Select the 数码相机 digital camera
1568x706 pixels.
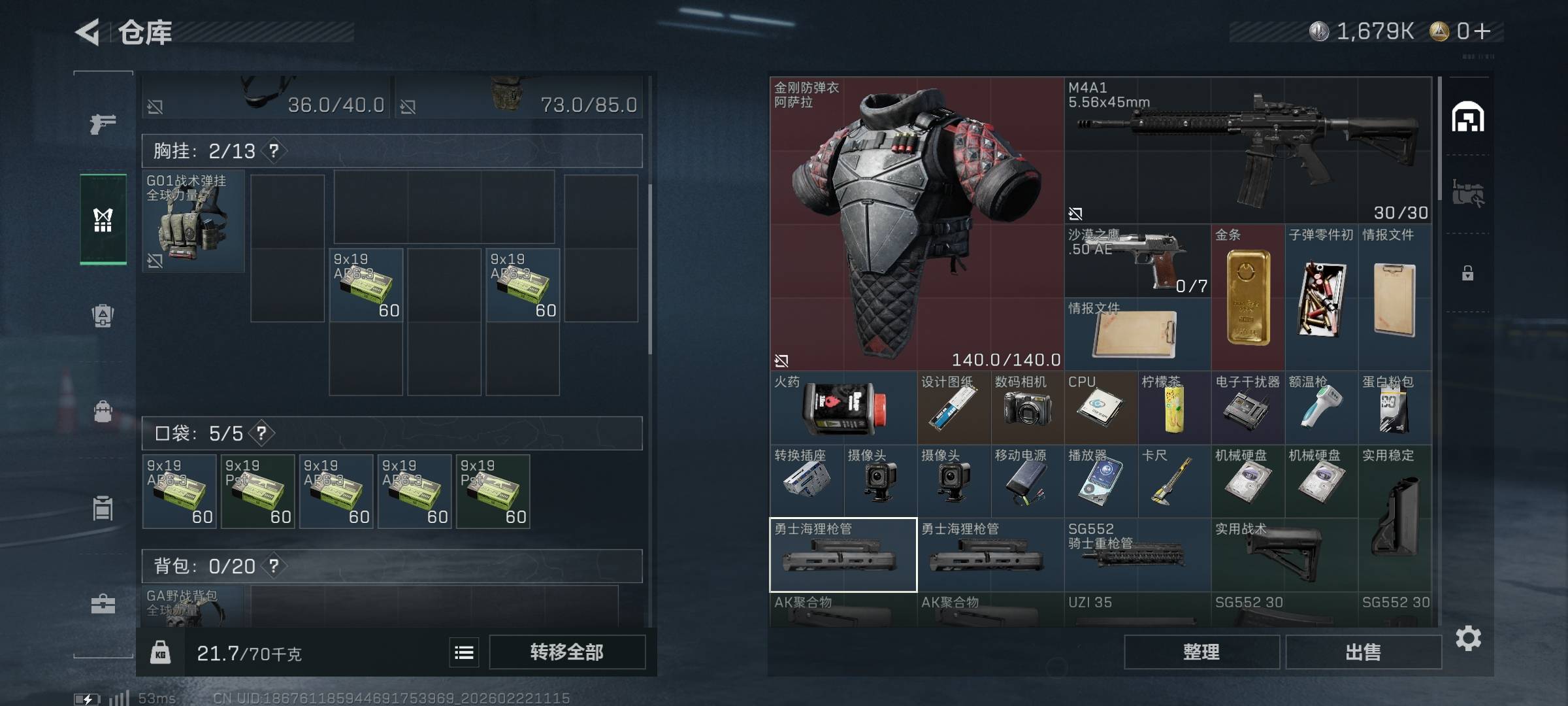tap(1027, 408)
